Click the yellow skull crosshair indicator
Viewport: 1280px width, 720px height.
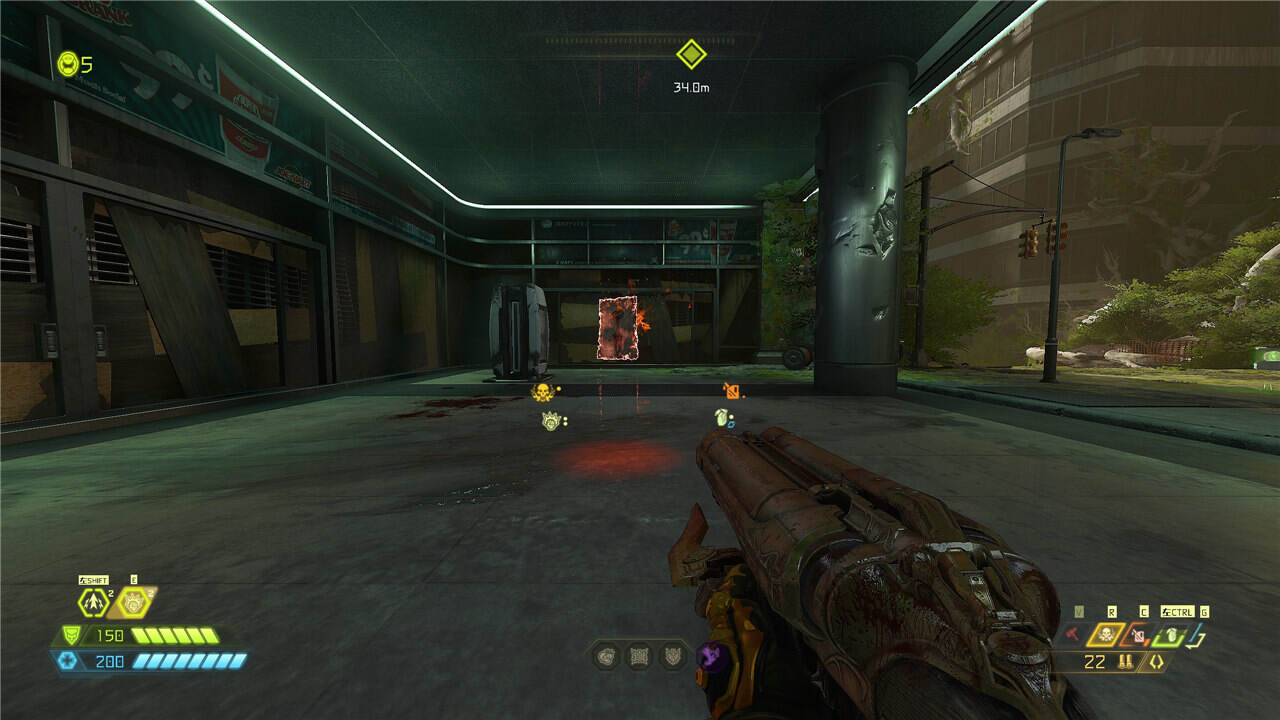point(542,391)
